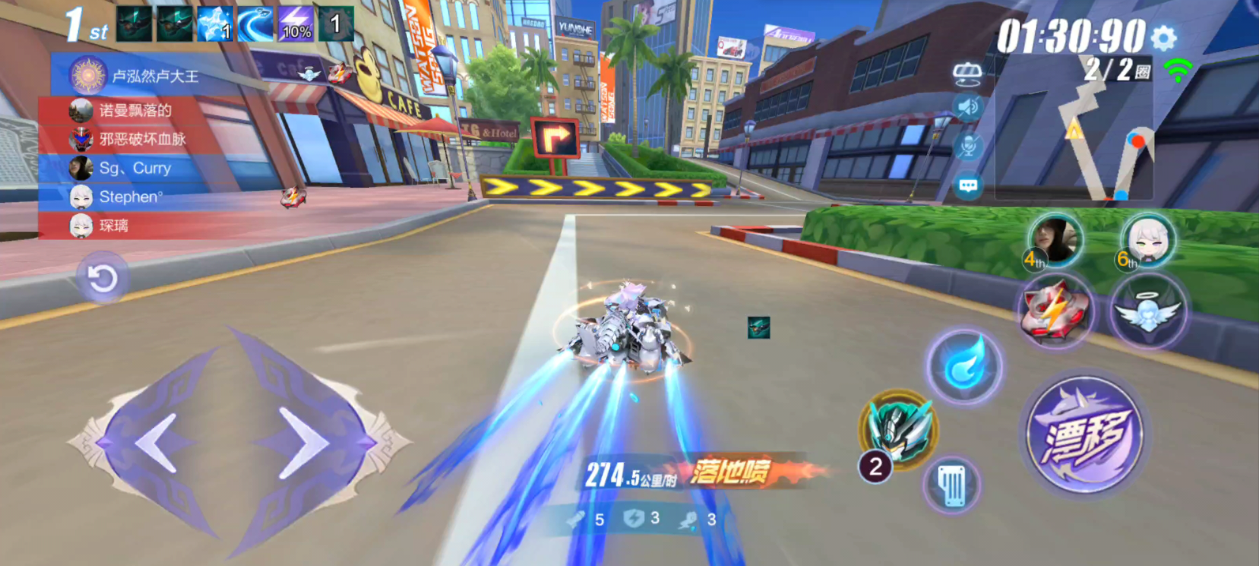Switch the camera view icon
The height and width of the screenshot is (566, 1259).
[968, 70]
